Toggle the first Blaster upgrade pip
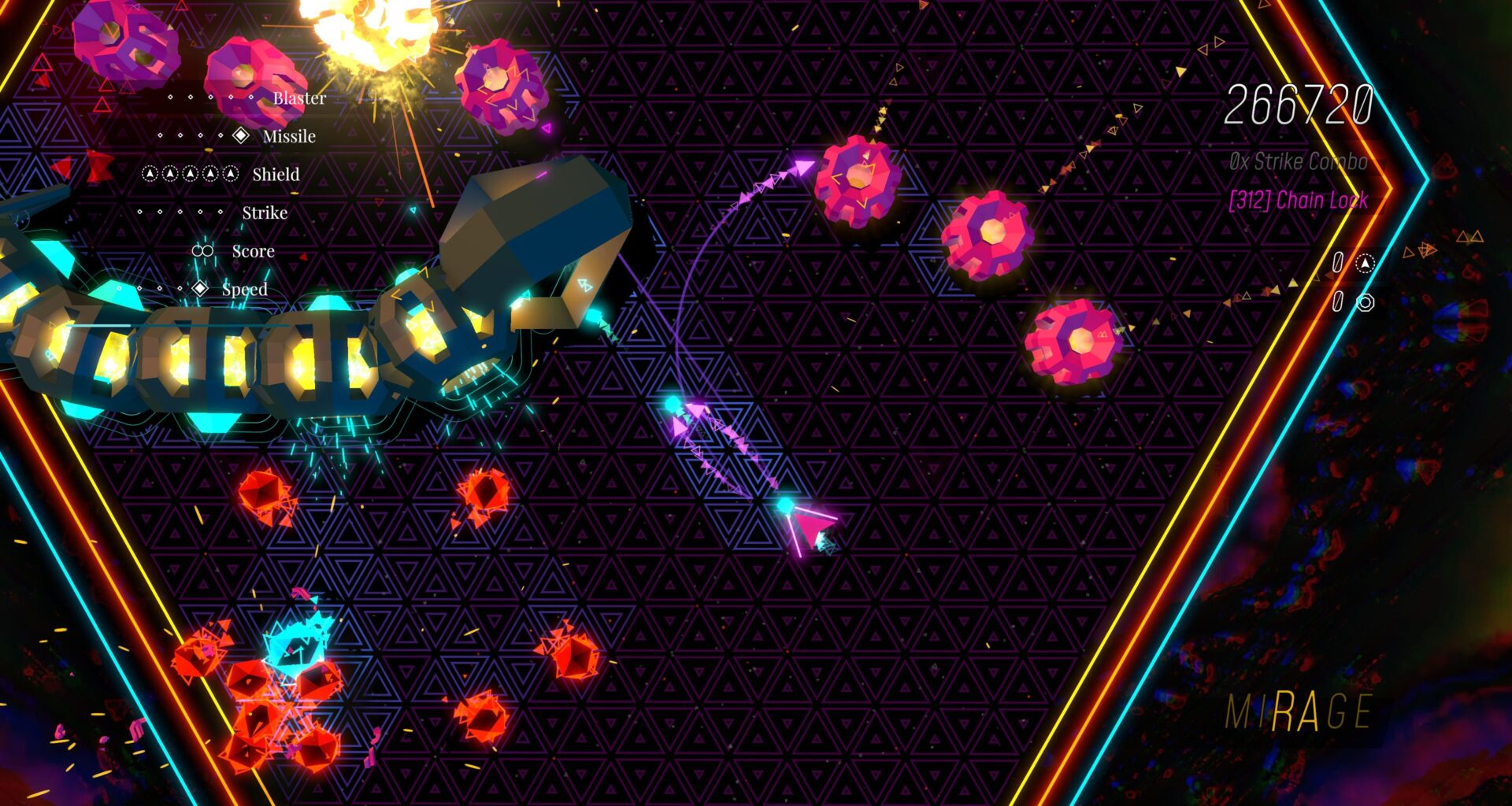The height and width of the screenshot is (806, 1512). 169,96
